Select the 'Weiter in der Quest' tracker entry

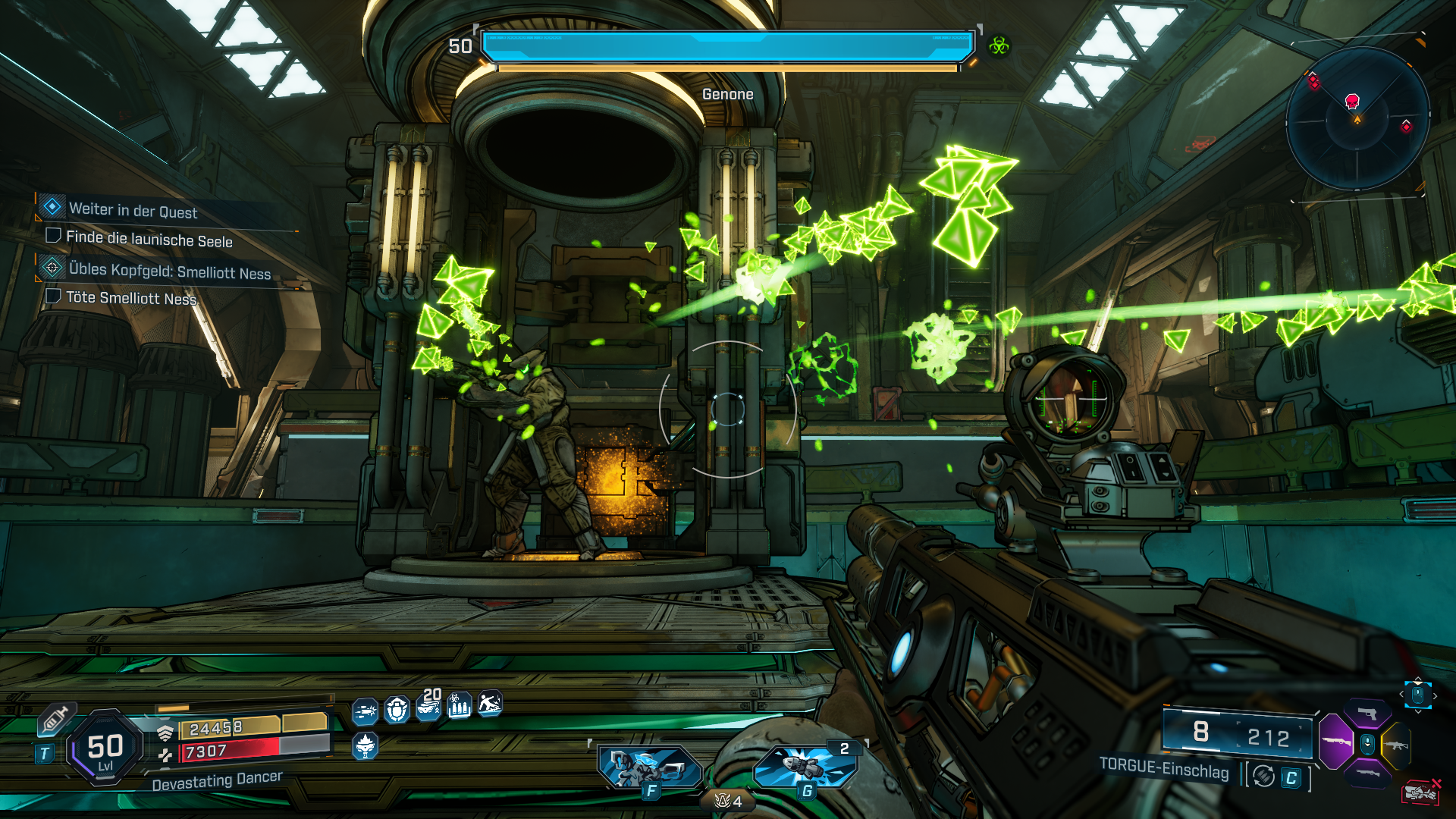point(133,210)
